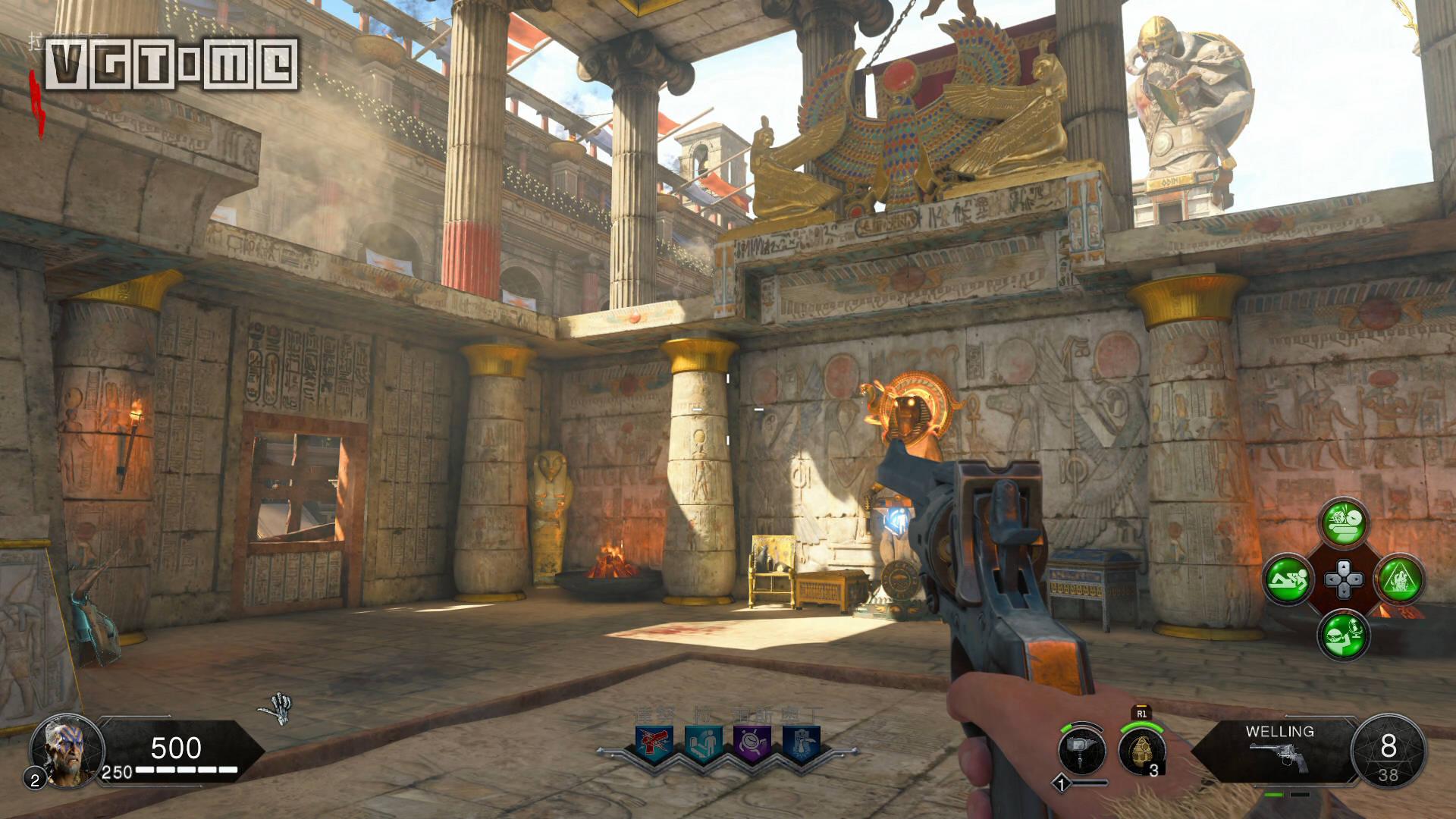Click the VGTime watermark logo
The image size is (1456, 819).
pos(171,64)
